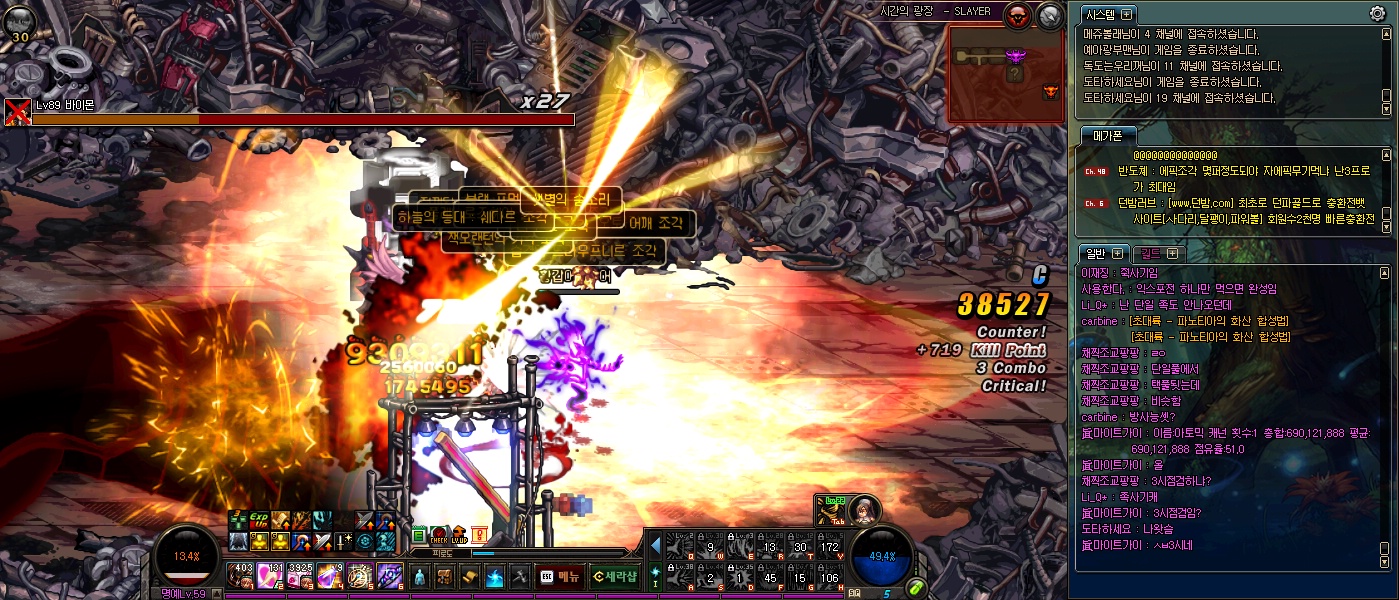This screenshot has height=600, width=1399.
Task: Open the 세라샵 cash shop
Action: pos(613,576)
